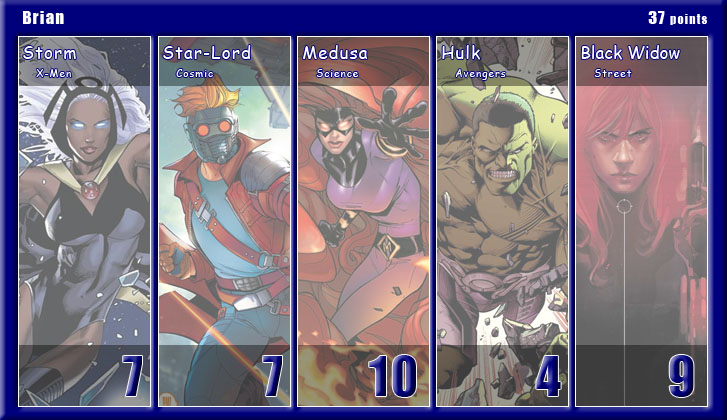The image size is (727, 420).
Task: Choose the Star-Lord Cosmic card
Action: tap(224, 222)
